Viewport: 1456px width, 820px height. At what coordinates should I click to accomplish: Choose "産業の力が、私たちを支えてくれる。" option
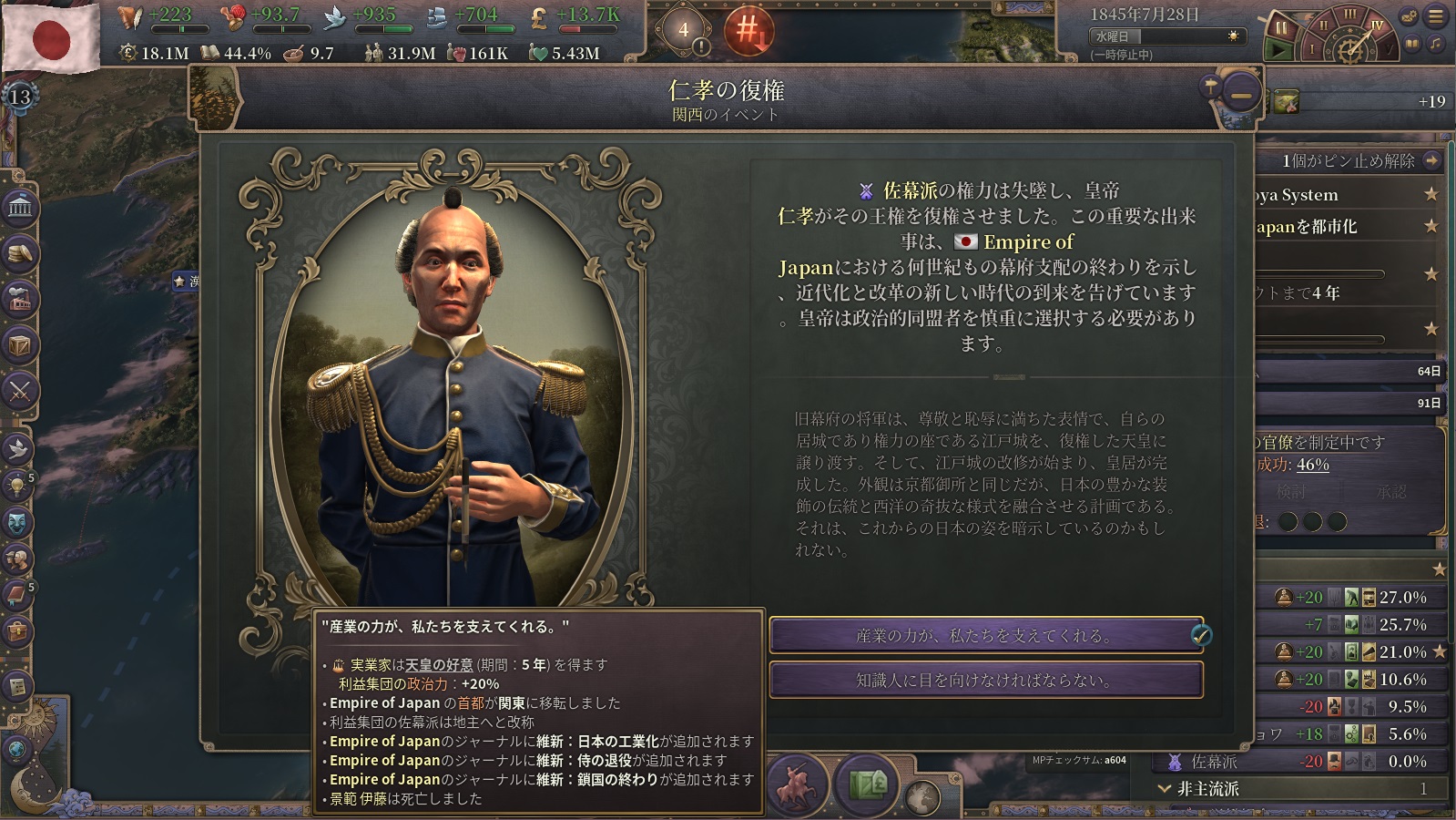point(985,635)
